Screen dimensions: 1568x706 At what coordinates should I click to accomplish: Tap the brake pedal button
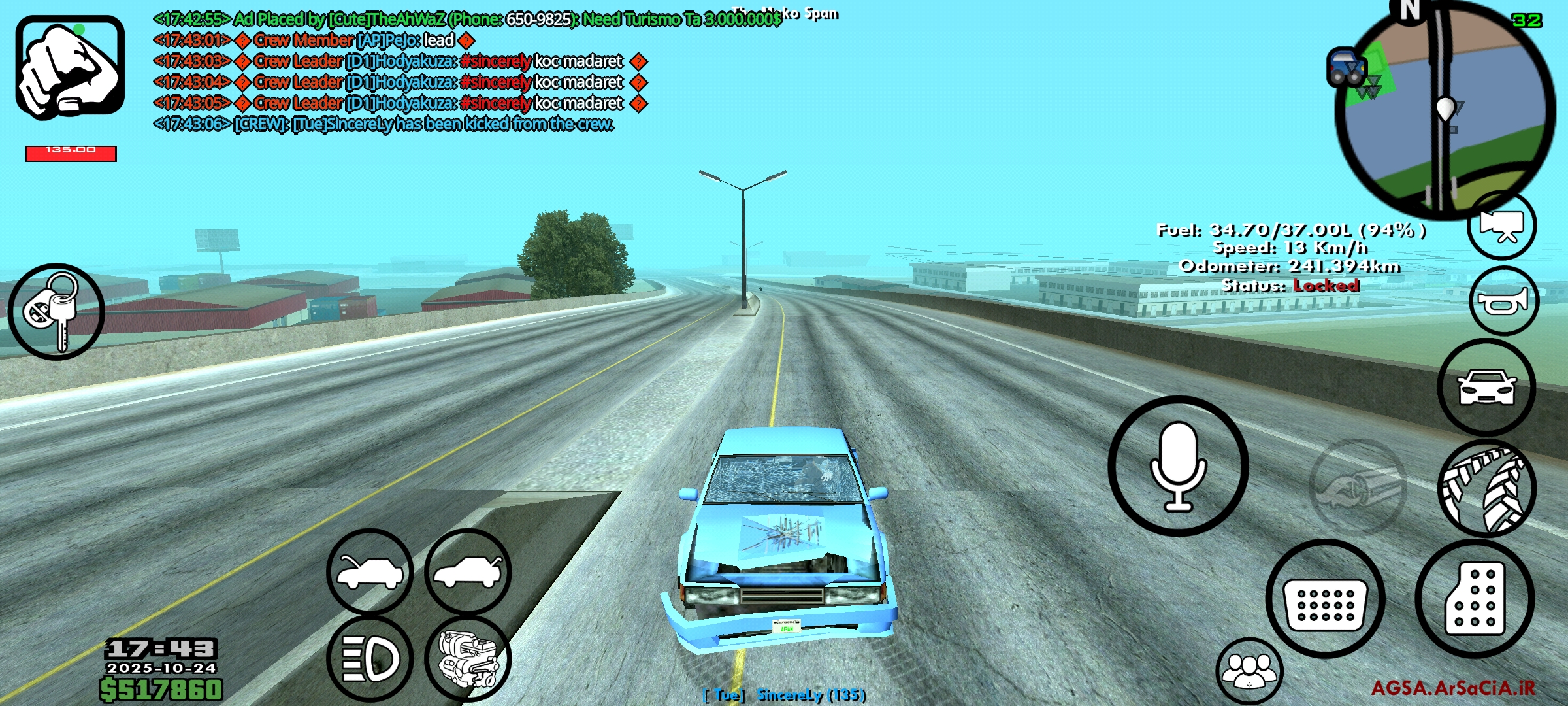pos(1325,599)
